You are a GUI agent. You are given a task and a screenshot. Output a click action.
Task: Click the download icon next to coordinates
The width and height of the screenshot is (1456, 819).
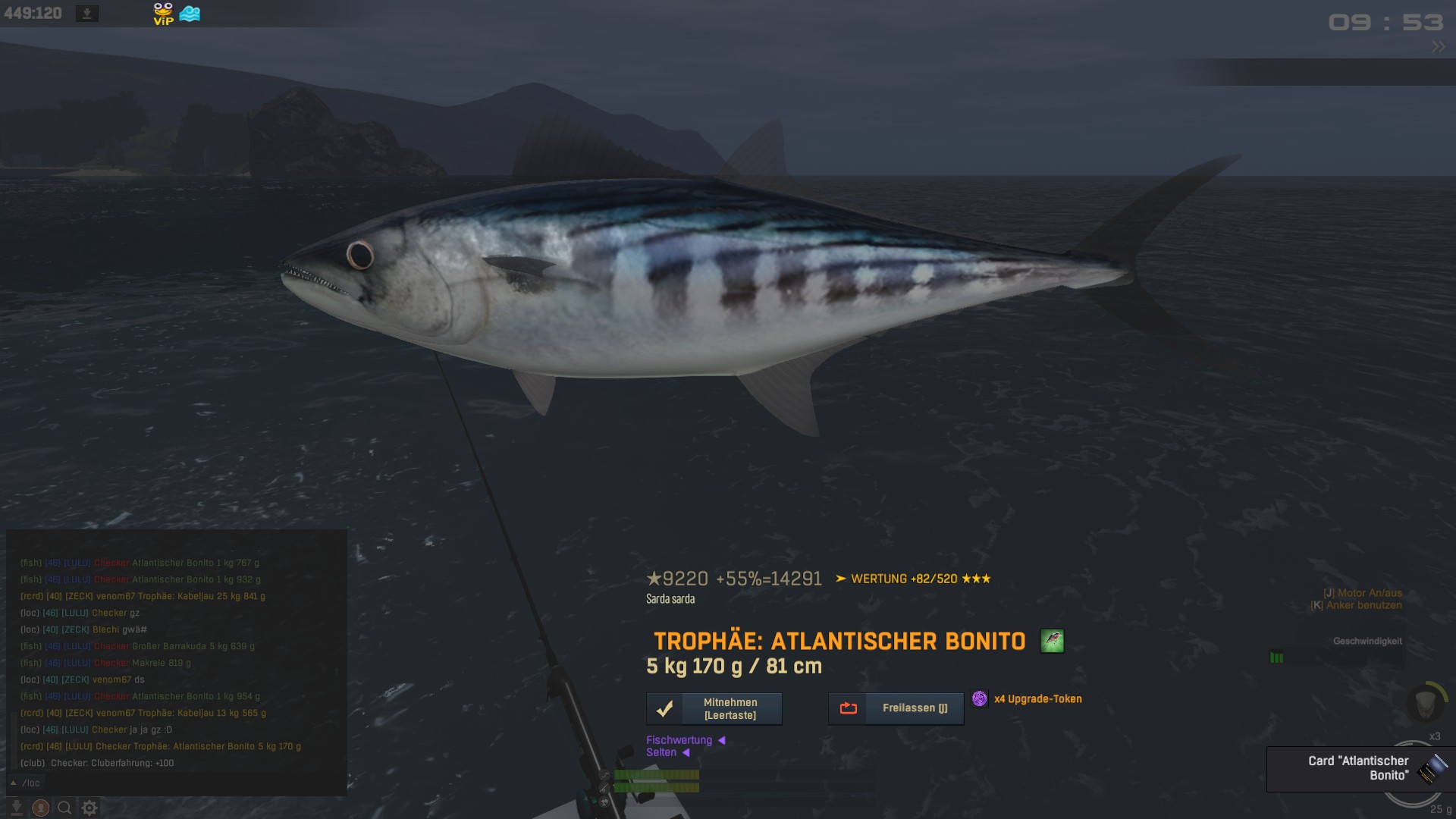[x=87, y=14]
